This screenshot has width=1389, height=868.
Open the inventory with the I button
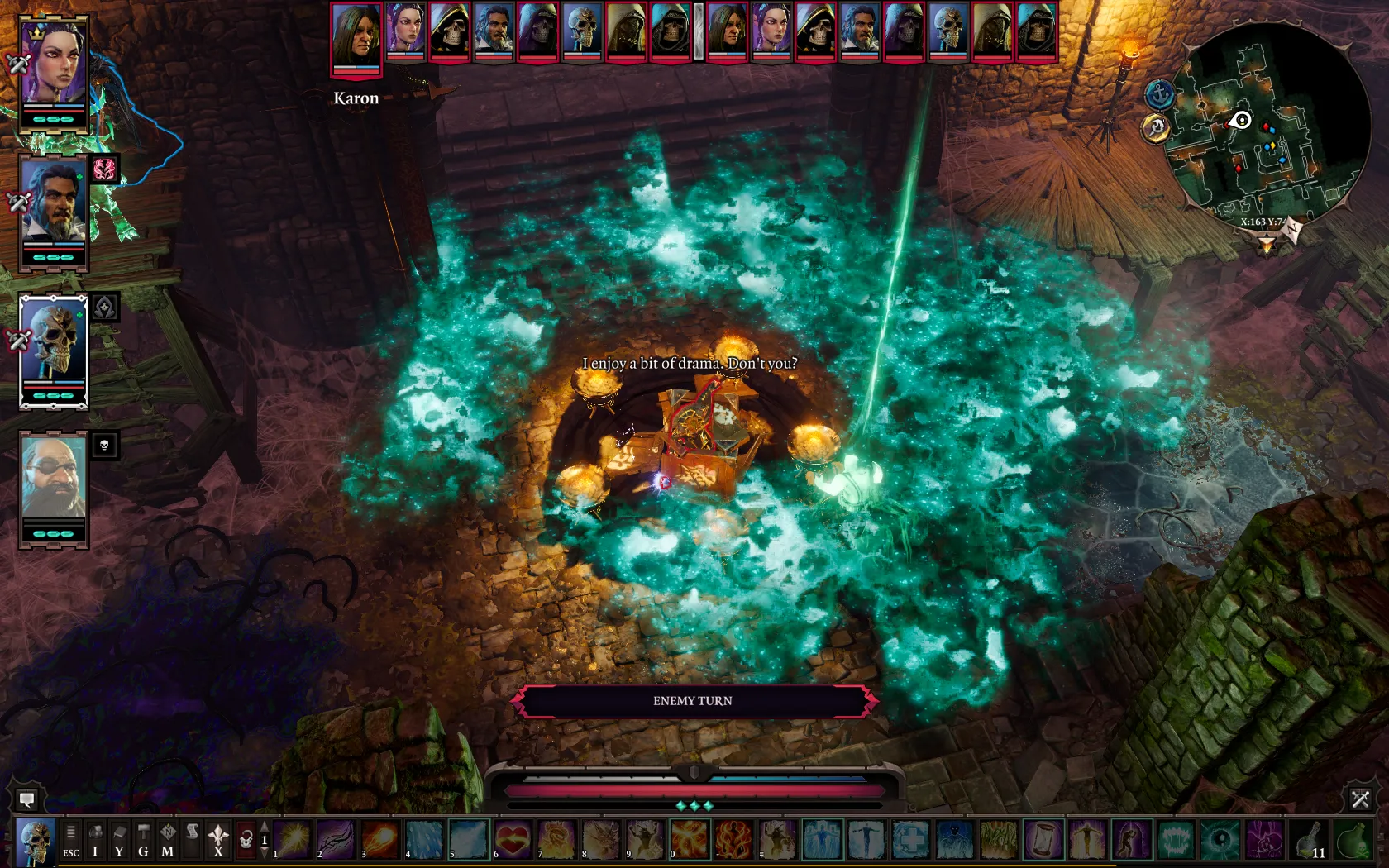tap(95, 839)
